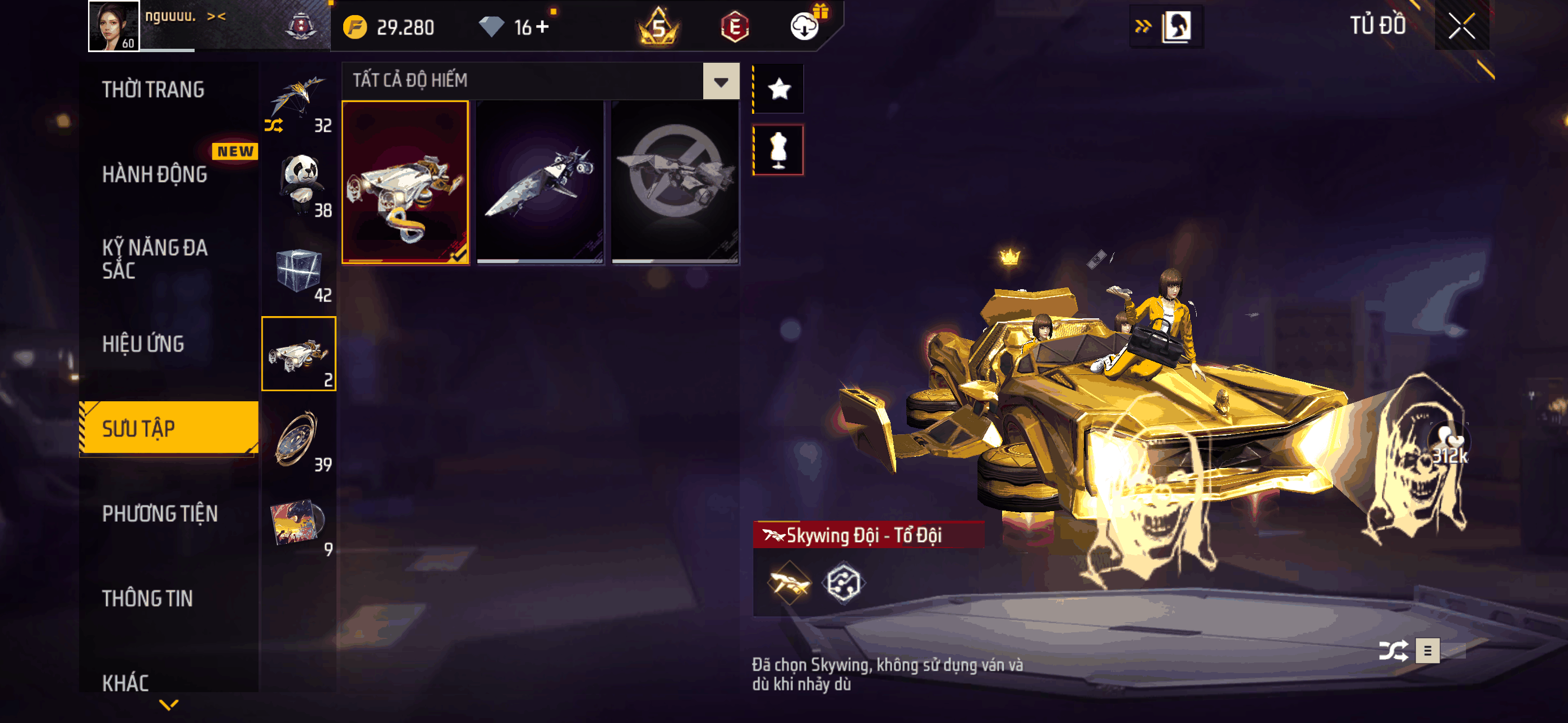
Task: Open the mannequin outfit preview button
Action: [778, 150]
